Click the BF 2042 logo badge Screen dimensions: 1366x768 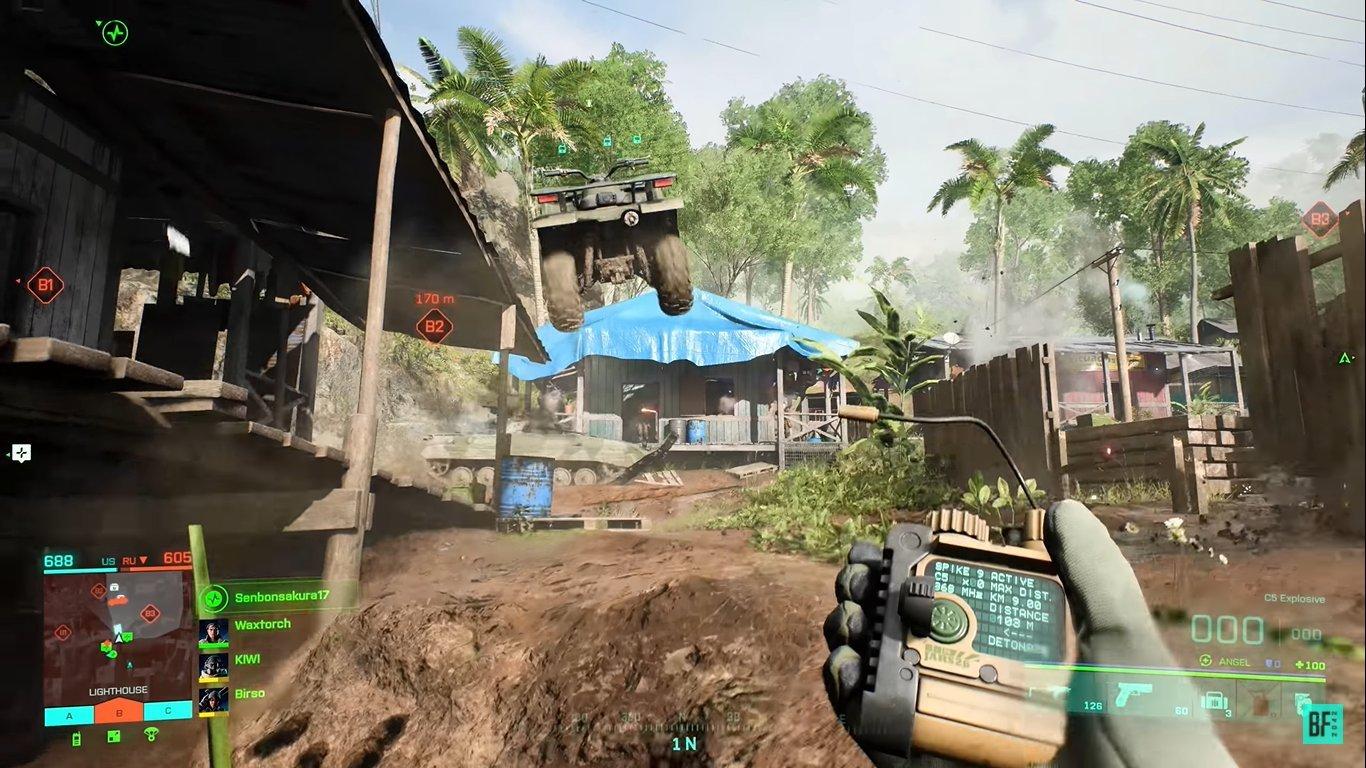[1322, 725]
